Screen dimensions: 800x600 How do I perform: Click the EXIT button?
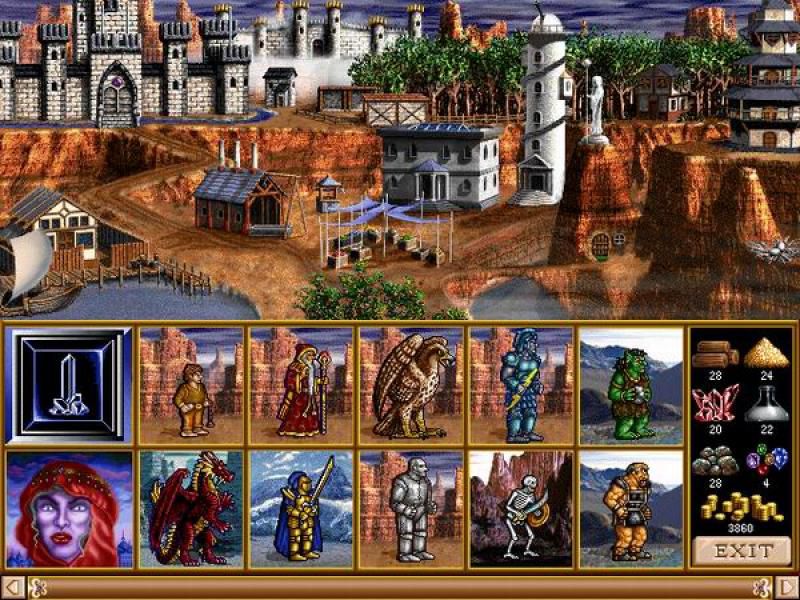[x=743, y=550]
